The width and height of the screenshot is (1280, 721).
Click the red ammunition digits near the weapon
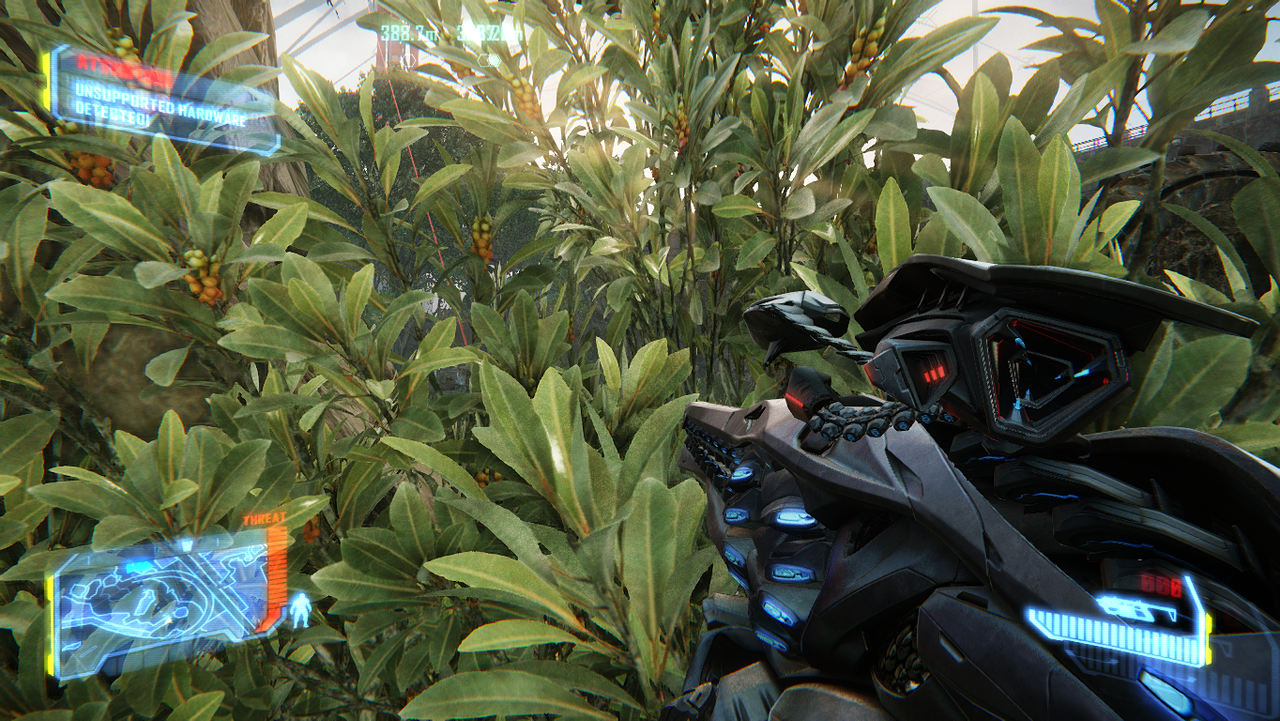click(x=1162, y=585)
